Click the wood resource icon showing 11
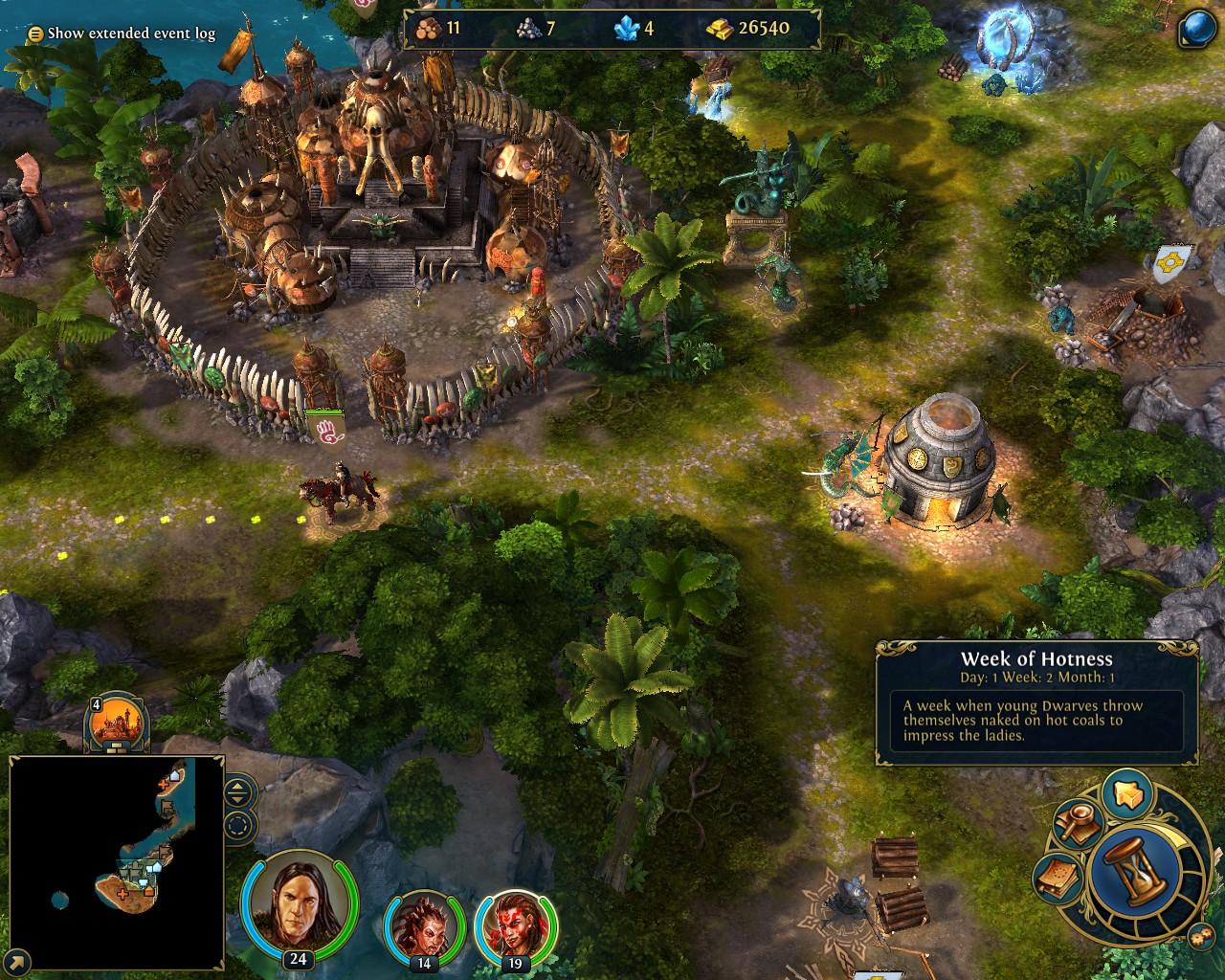Image resolution: width=1225 pixels, height=980 pixels. click(425, 29)
